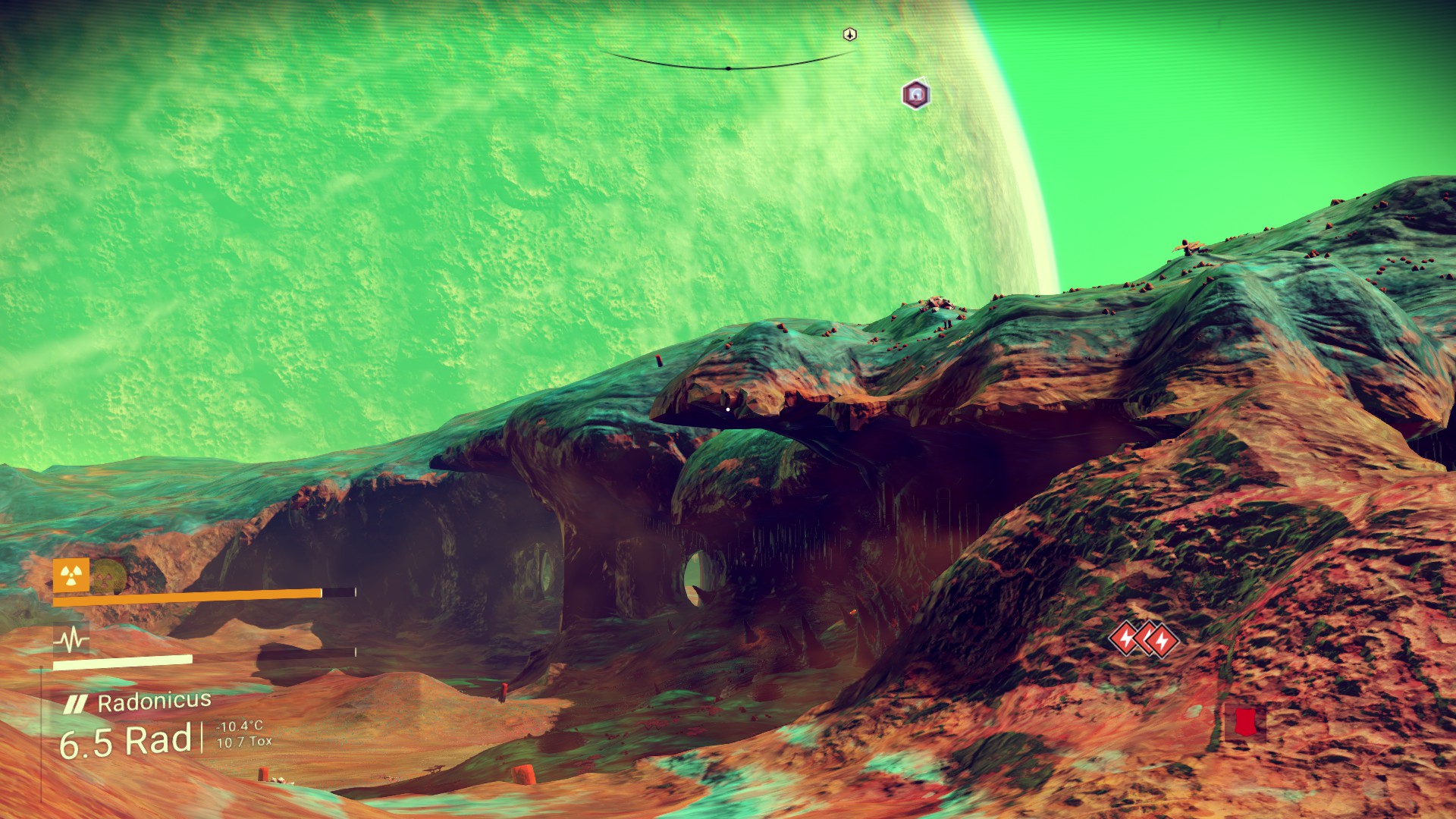Select the red canister icon

(1244, 722)
